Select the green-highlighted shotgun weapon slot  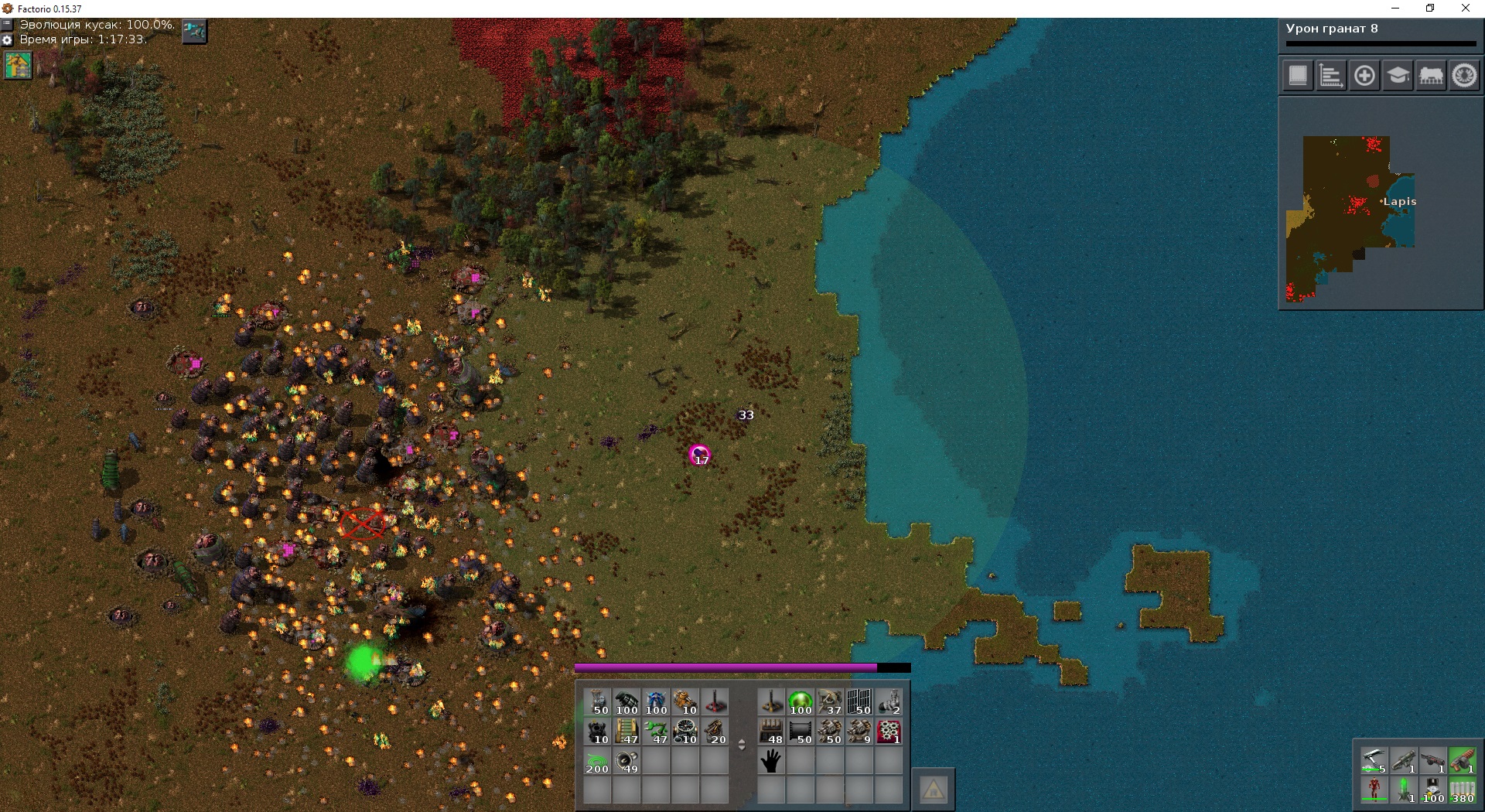click(x=1462, y=761)
